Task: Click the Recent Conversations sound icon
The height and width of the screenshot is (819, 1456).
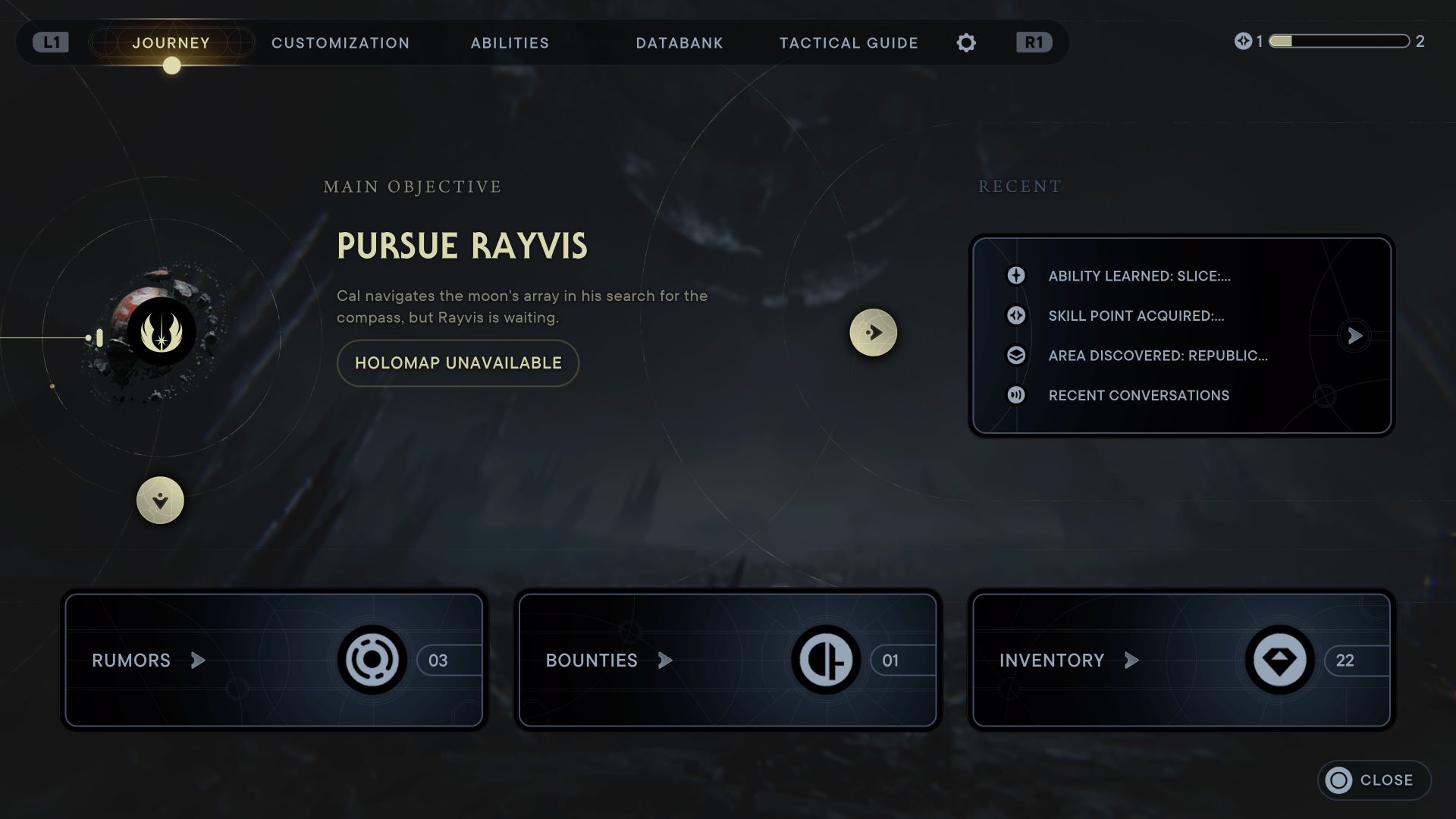Action: (1016, 395)
